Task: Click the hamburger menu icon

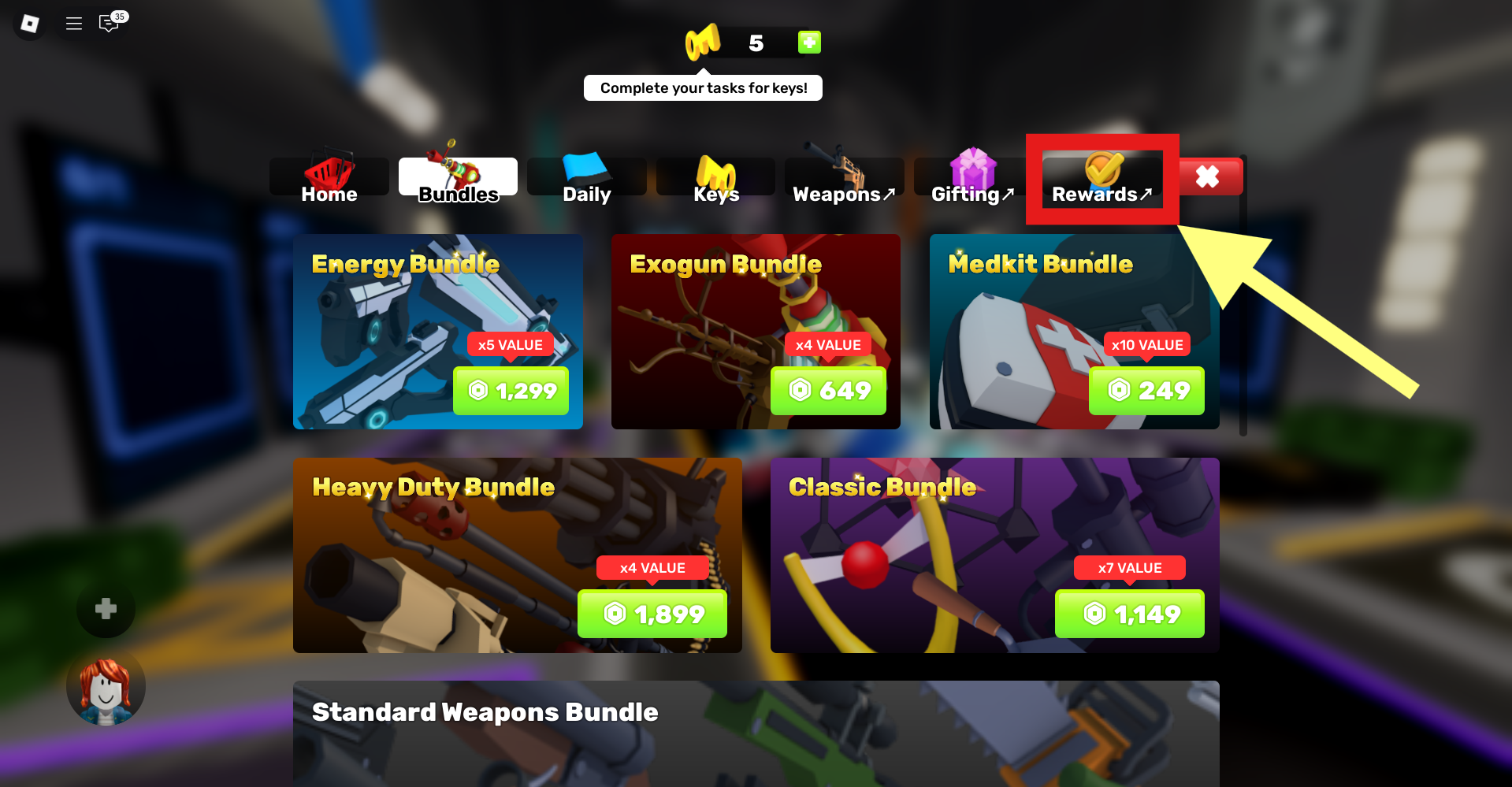Action: click(x=73, y=24)
